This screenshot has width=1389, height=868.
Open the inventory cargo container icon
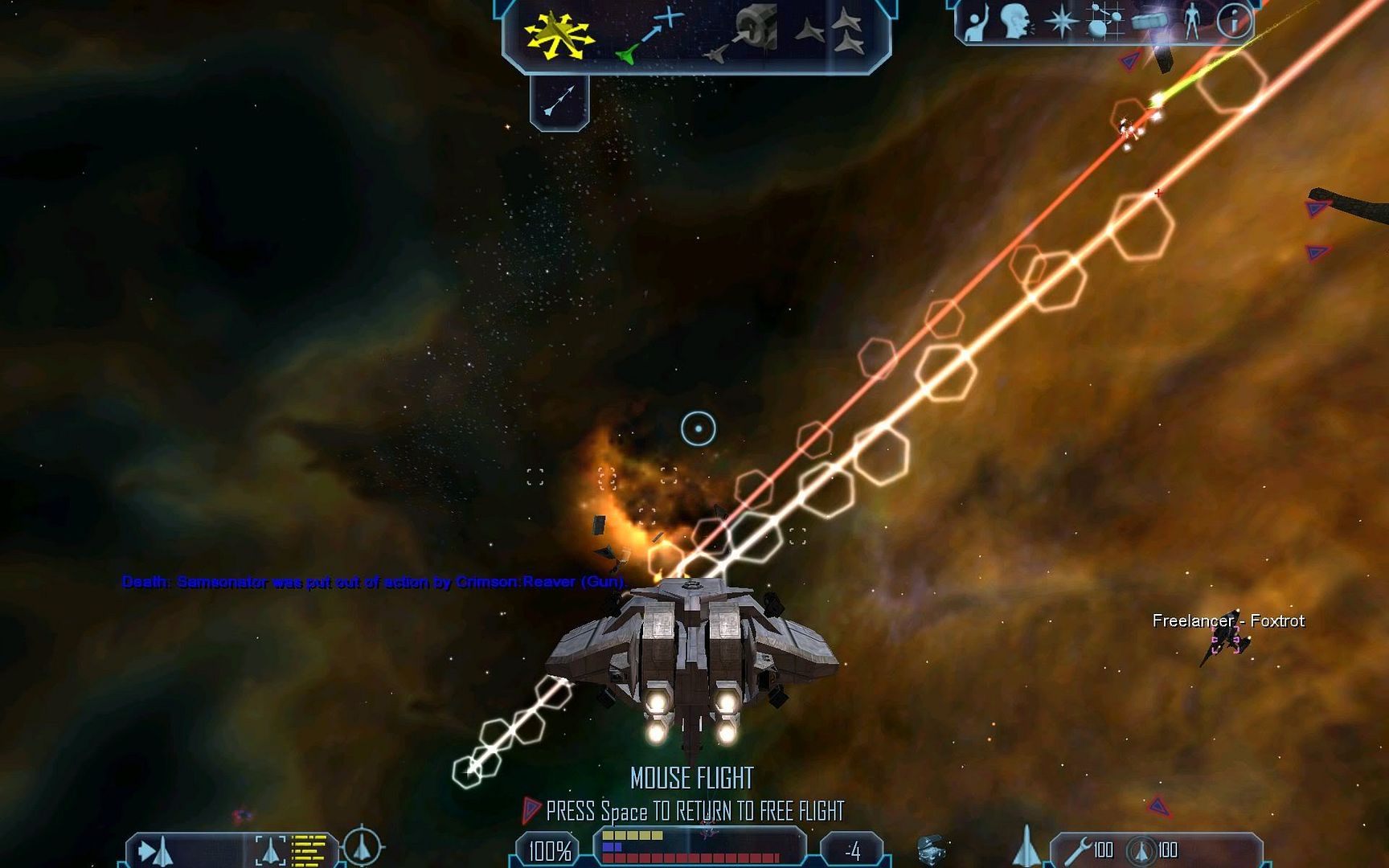[x=1149, y=22]
